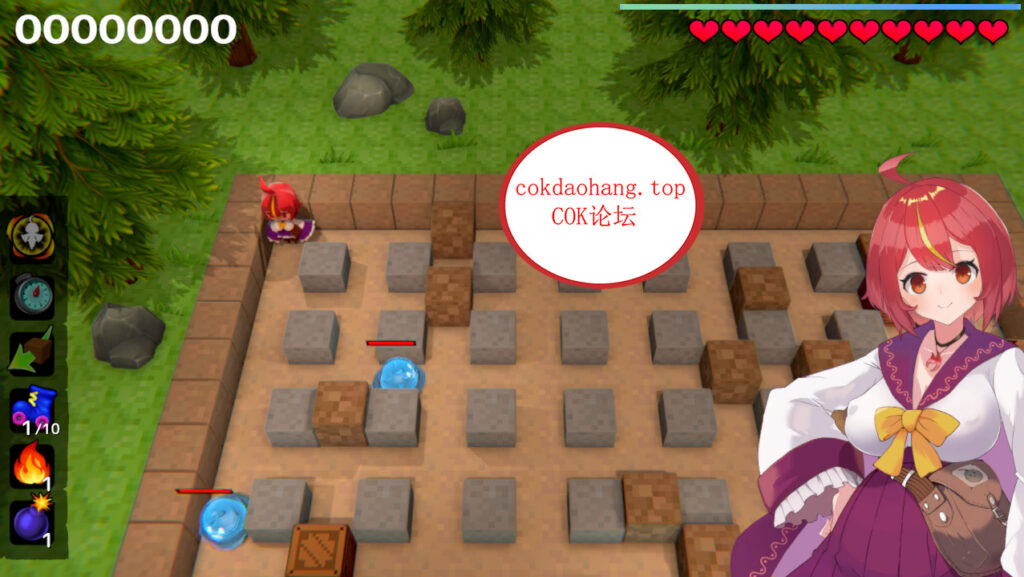Choose the purple bomb icon

pos(32,521)
